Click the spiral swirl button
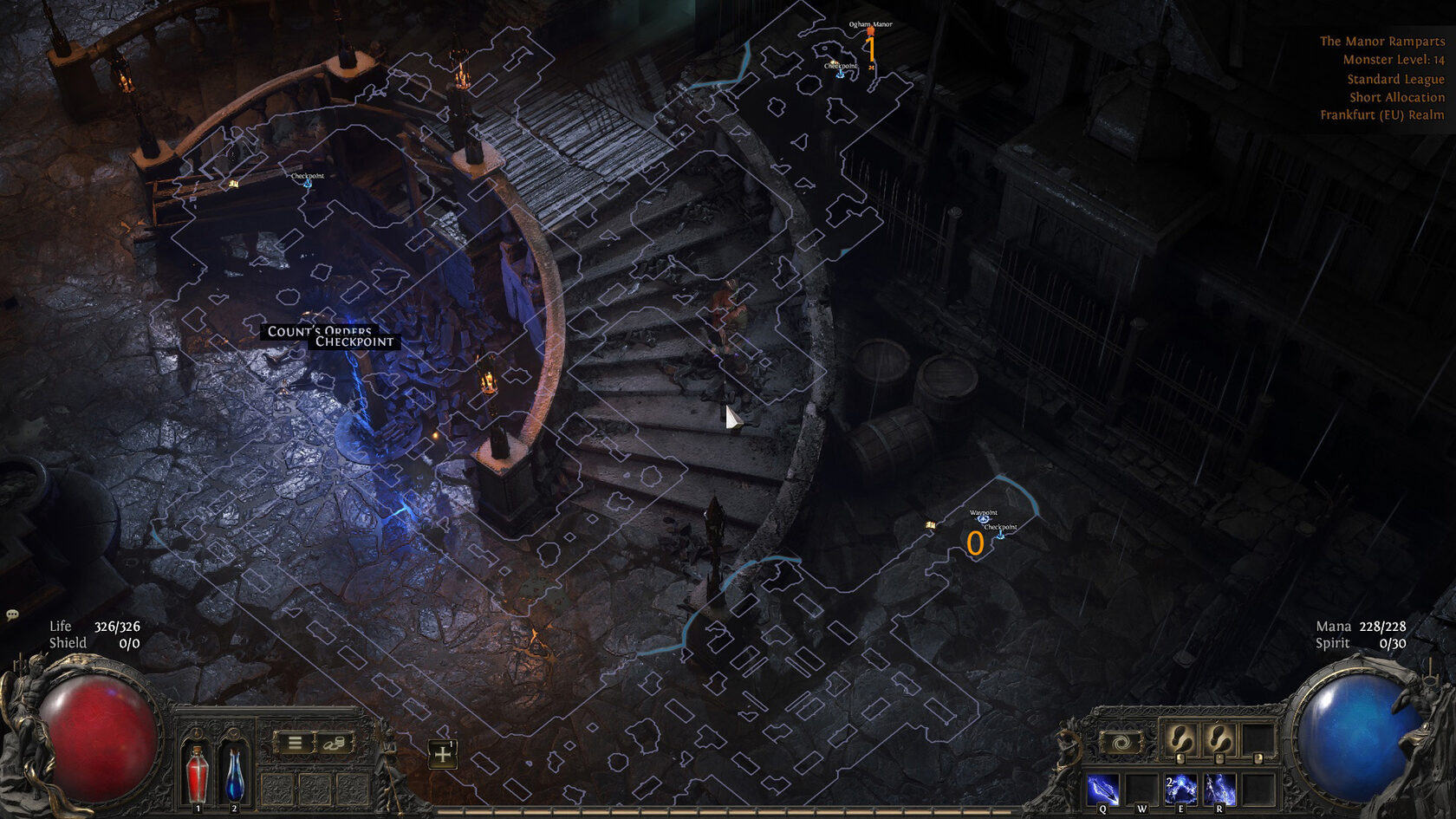Viewport: 1456px width, 819px height. tap(1120, 743)
